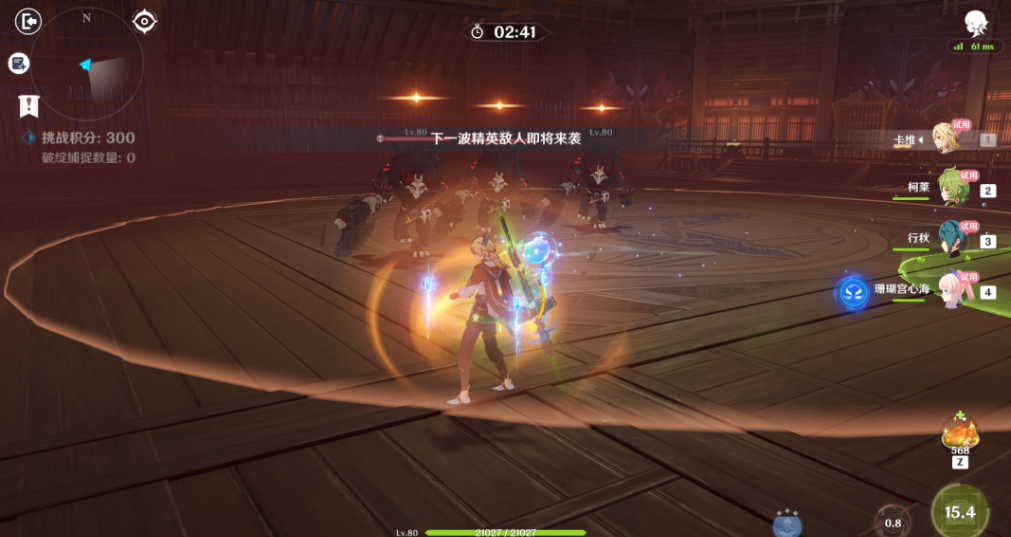The height and width of the screenshot is (537, 1011).
Task: Activate the eye-shaped elemental sight icon
Action: [x=145, y=21]
